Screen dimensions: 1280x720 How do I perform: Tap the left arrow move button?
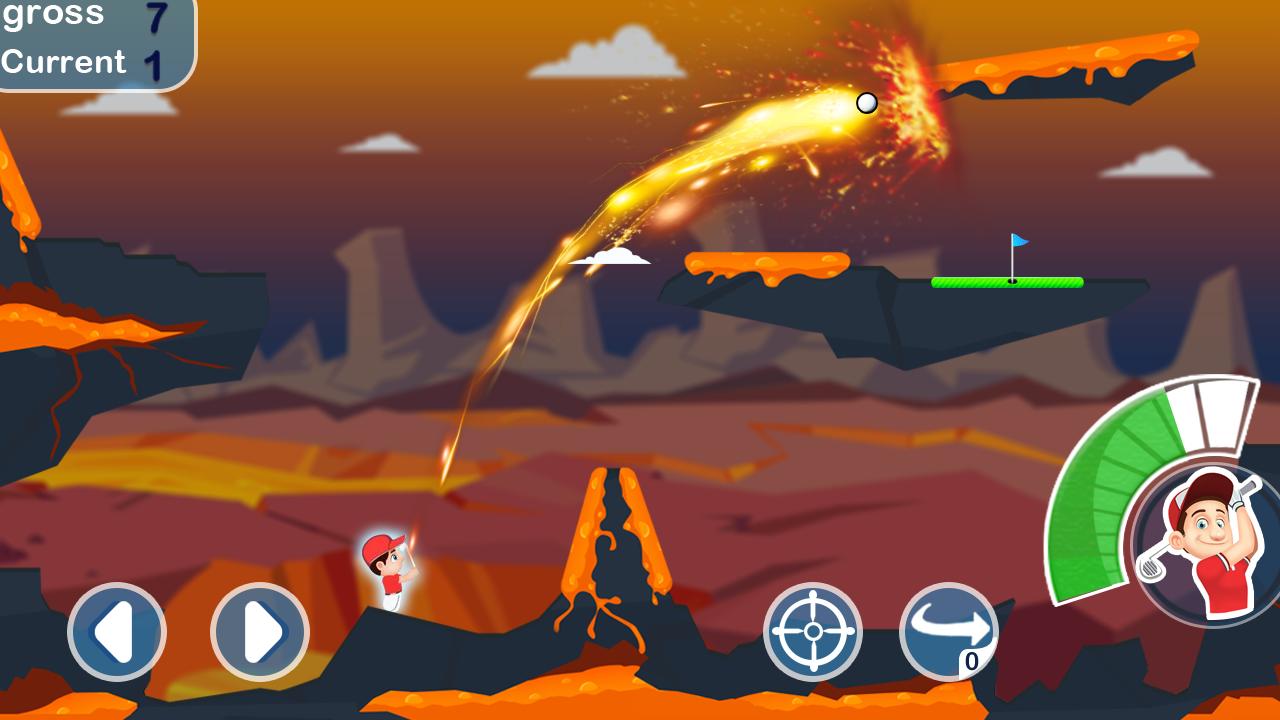click(x=117, y=632)
